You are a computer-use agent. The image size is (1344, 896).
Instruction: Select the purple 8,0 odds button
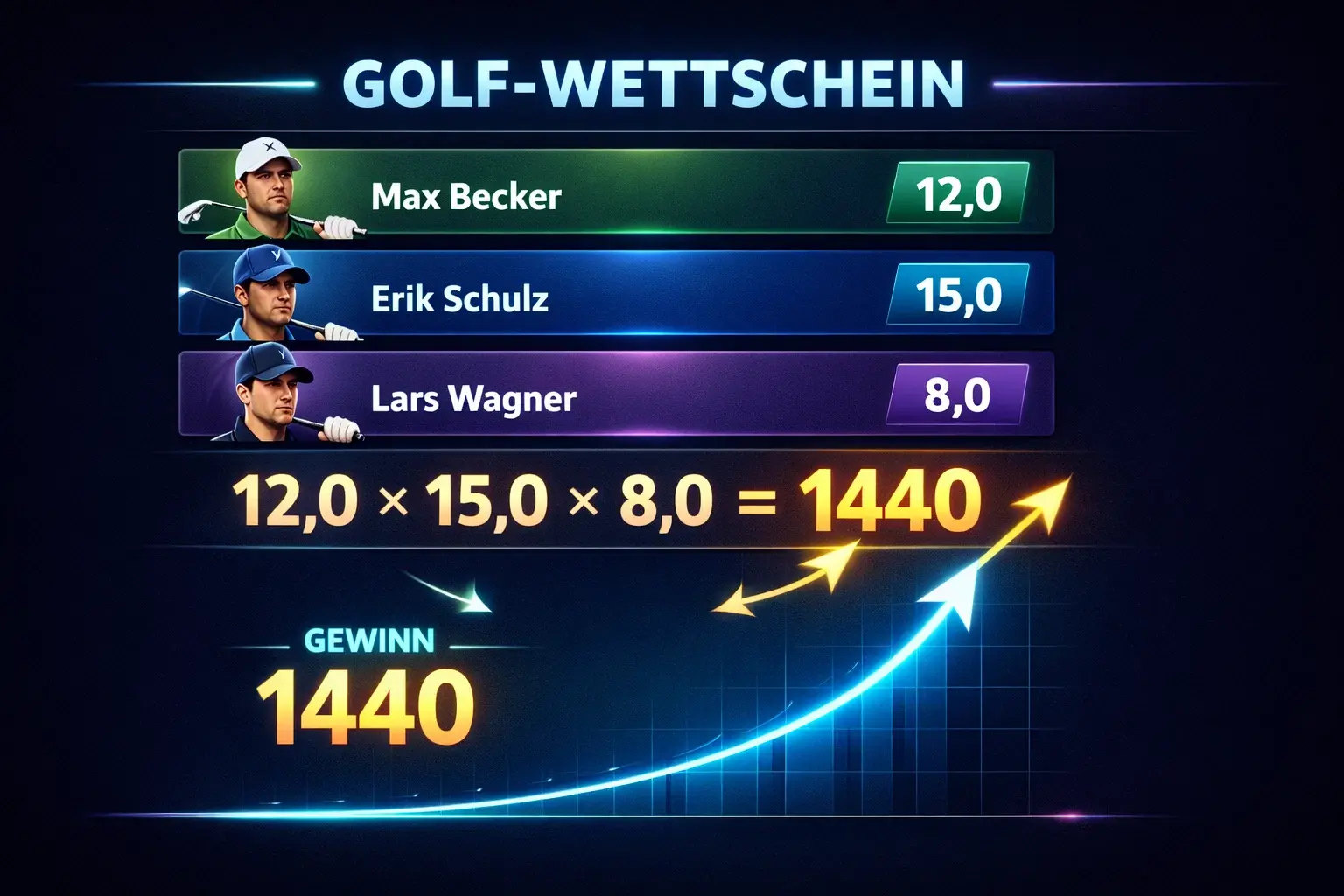(958, 395)
